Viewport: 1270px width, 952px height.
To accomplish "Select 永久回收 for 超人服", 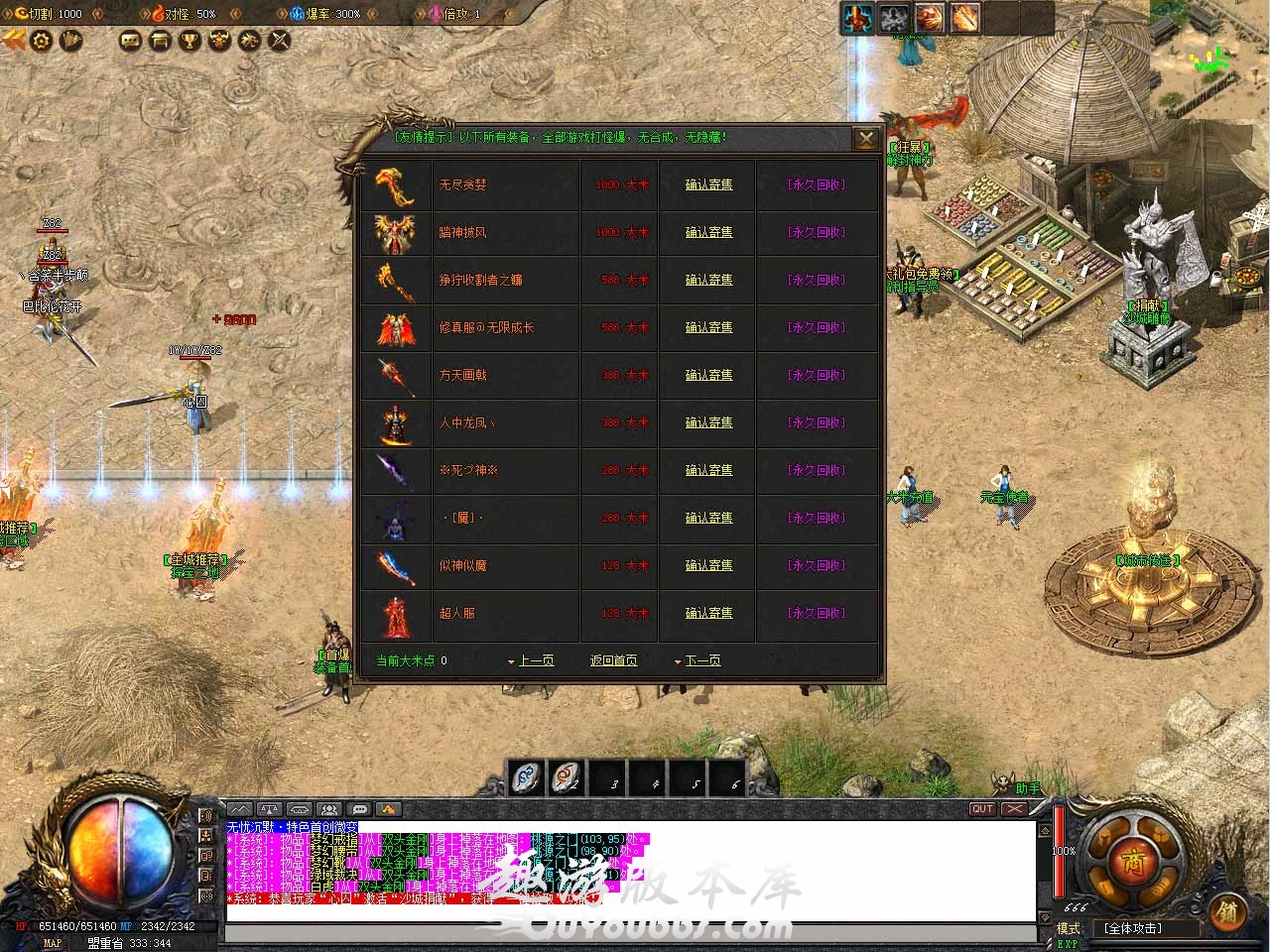I will pyautogui.click(x=816, y=613).
